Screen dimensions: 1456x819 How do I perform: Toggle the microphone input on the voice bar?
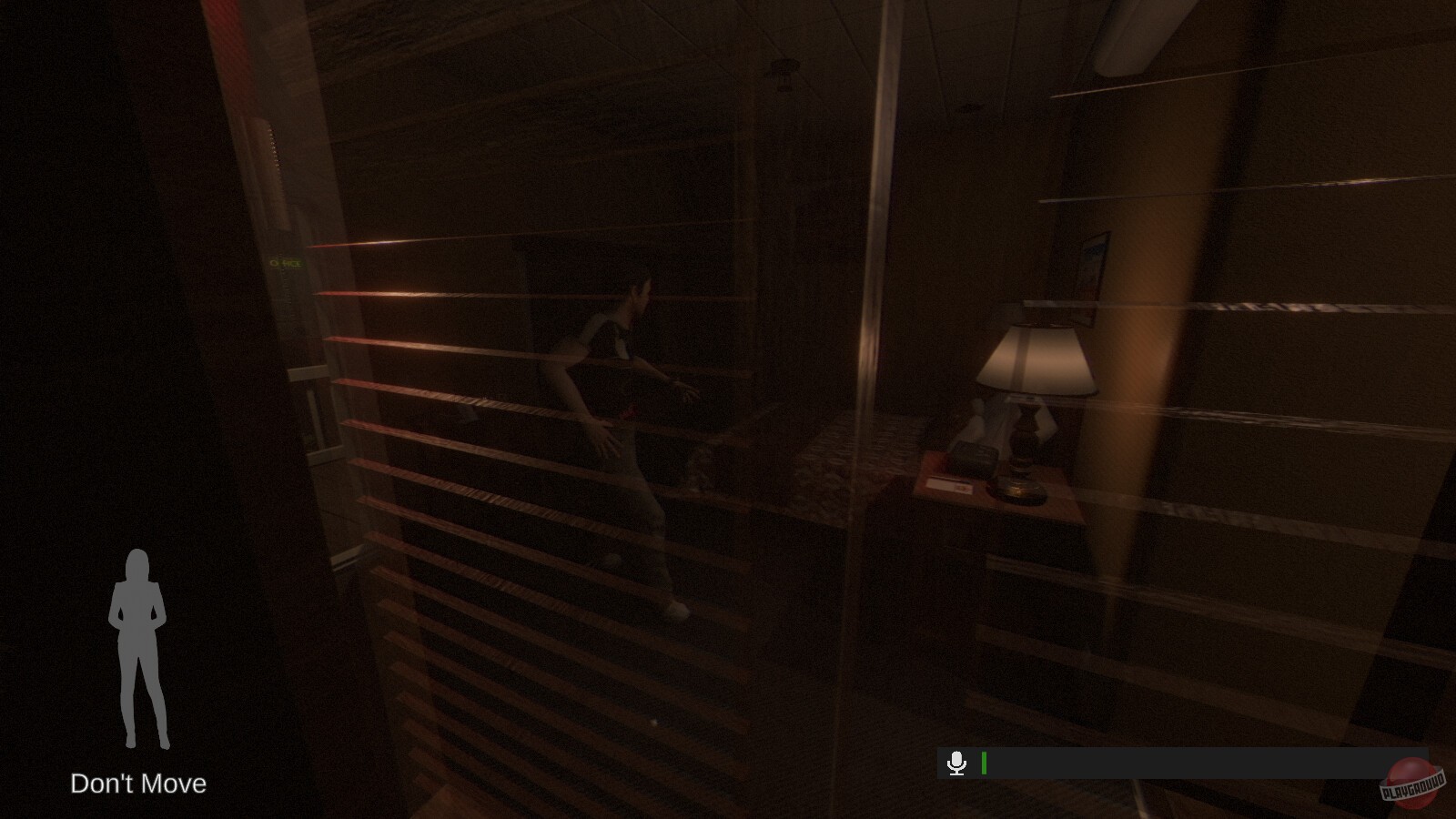click(x=957, y=763)
